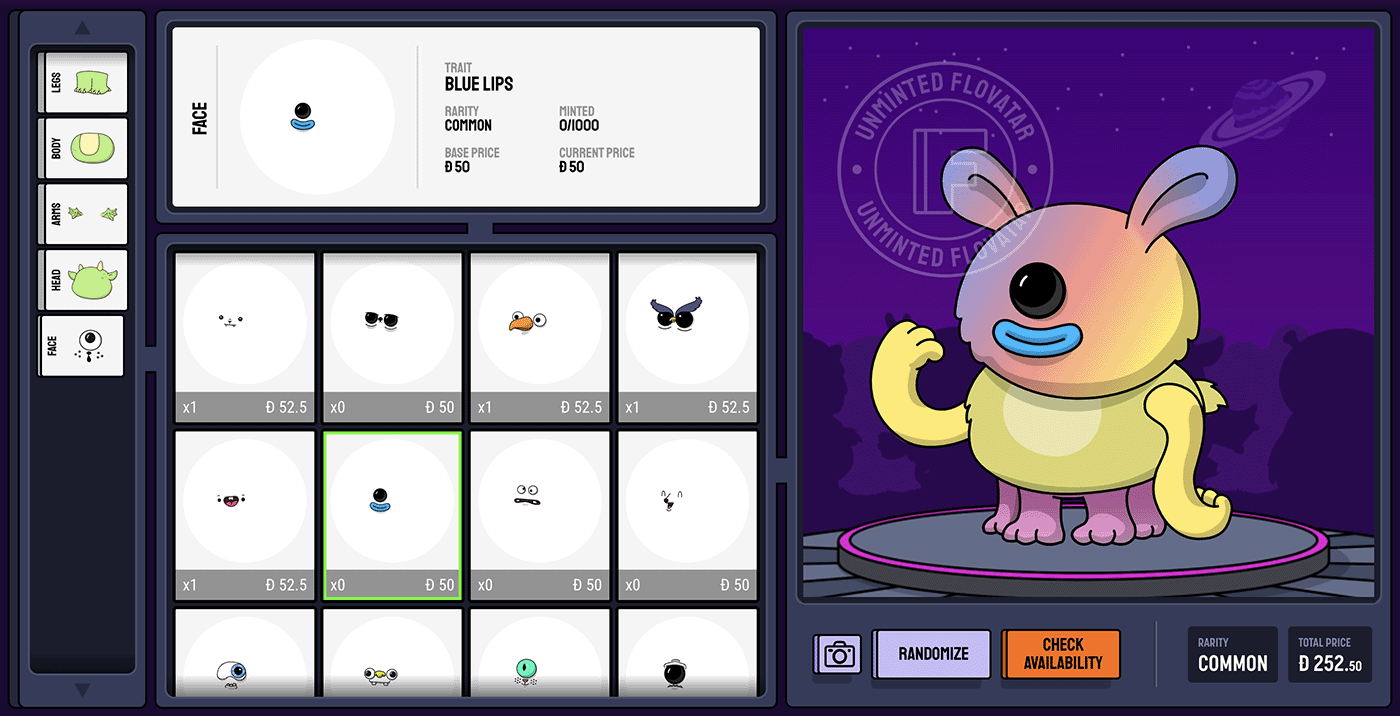Switch to the Face category tab
Viewport: 1400px width, 716px height.
(x=82, y=346)
